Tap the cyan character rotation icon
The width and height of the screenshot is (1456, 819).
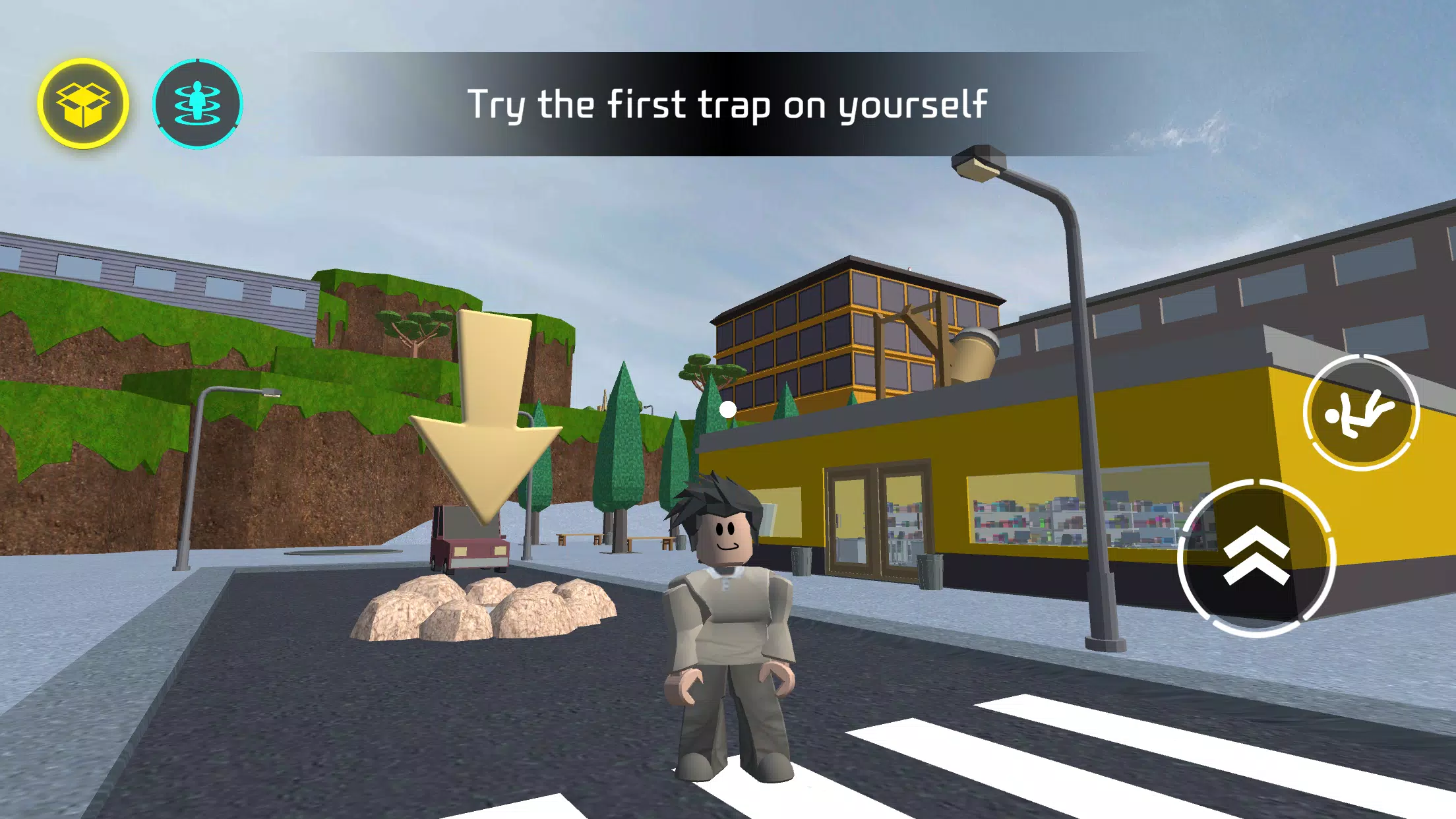[x=197, y=104]
